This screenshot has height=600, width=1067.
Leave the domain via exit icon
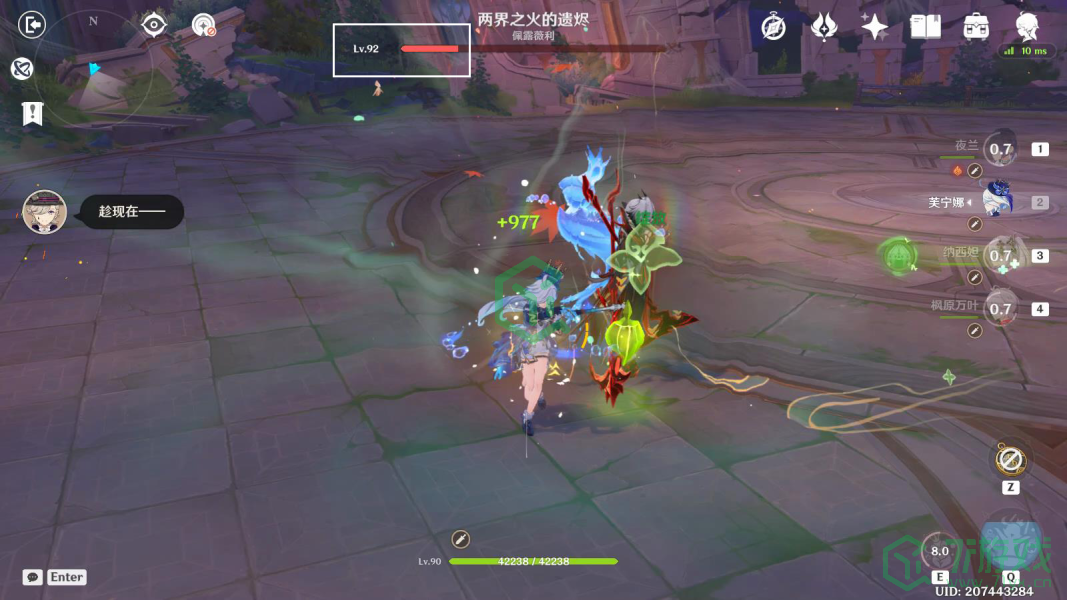pos(33,25)
